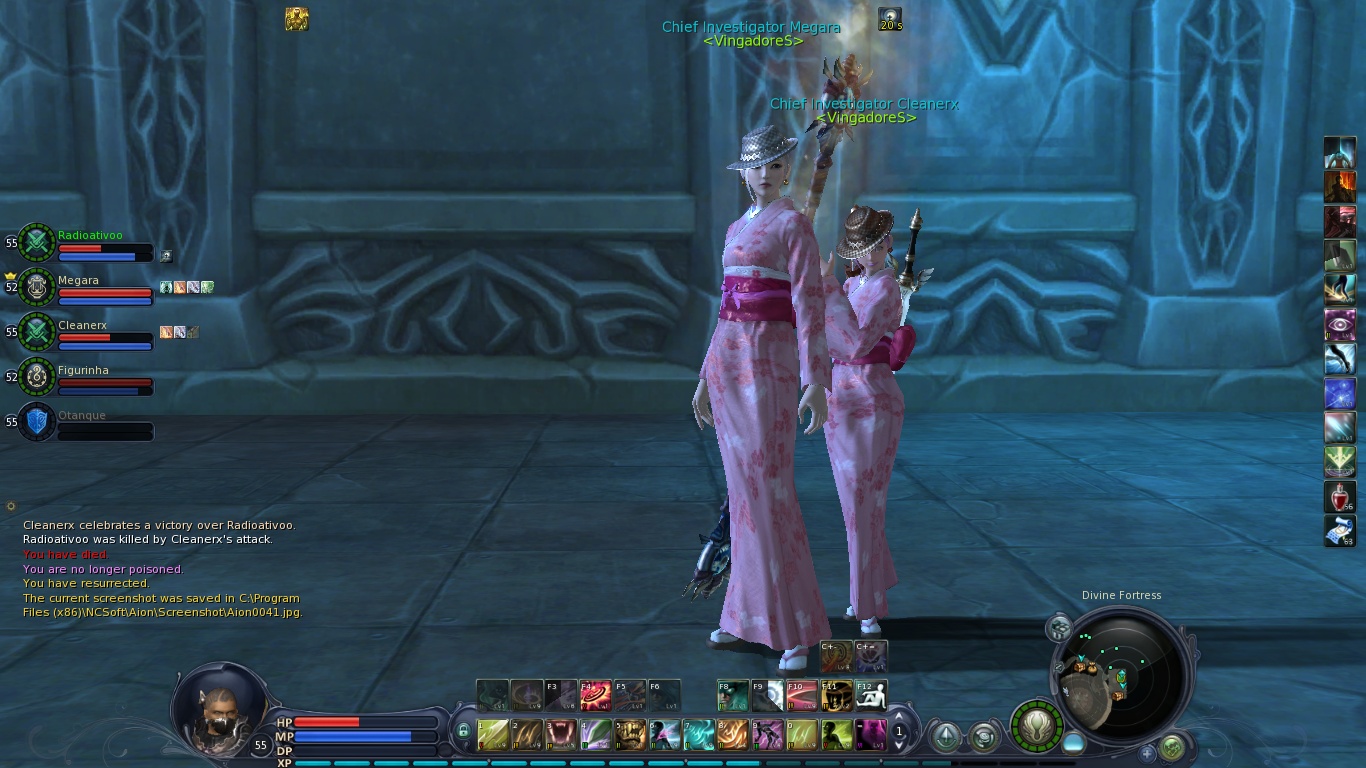Use the golden mask skill in slot 5
Screen dimensions: 1366x768
tap(630, 735)
